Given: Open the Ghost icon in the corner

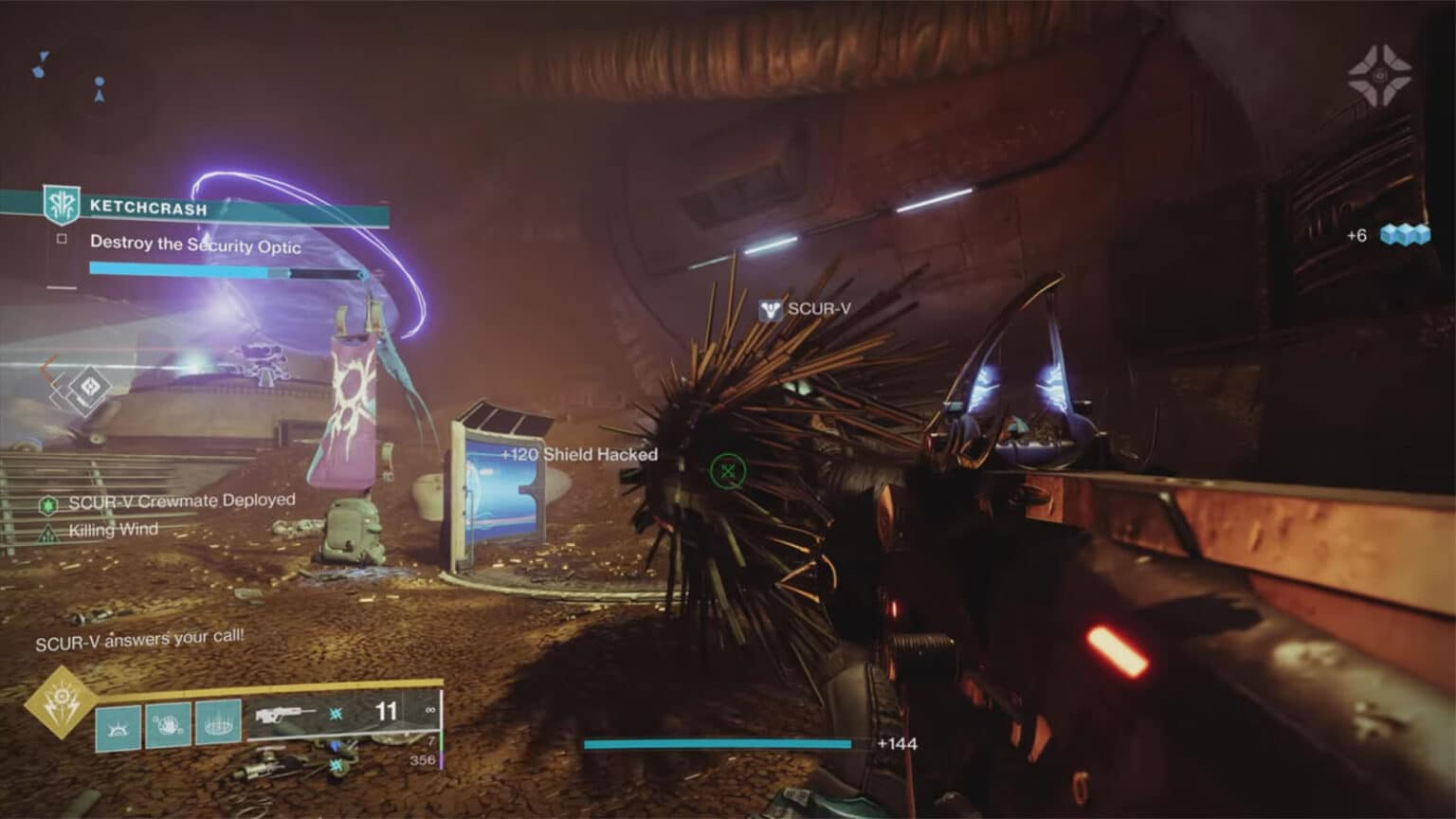Looking at the screenshot, I should [1379, 75].
